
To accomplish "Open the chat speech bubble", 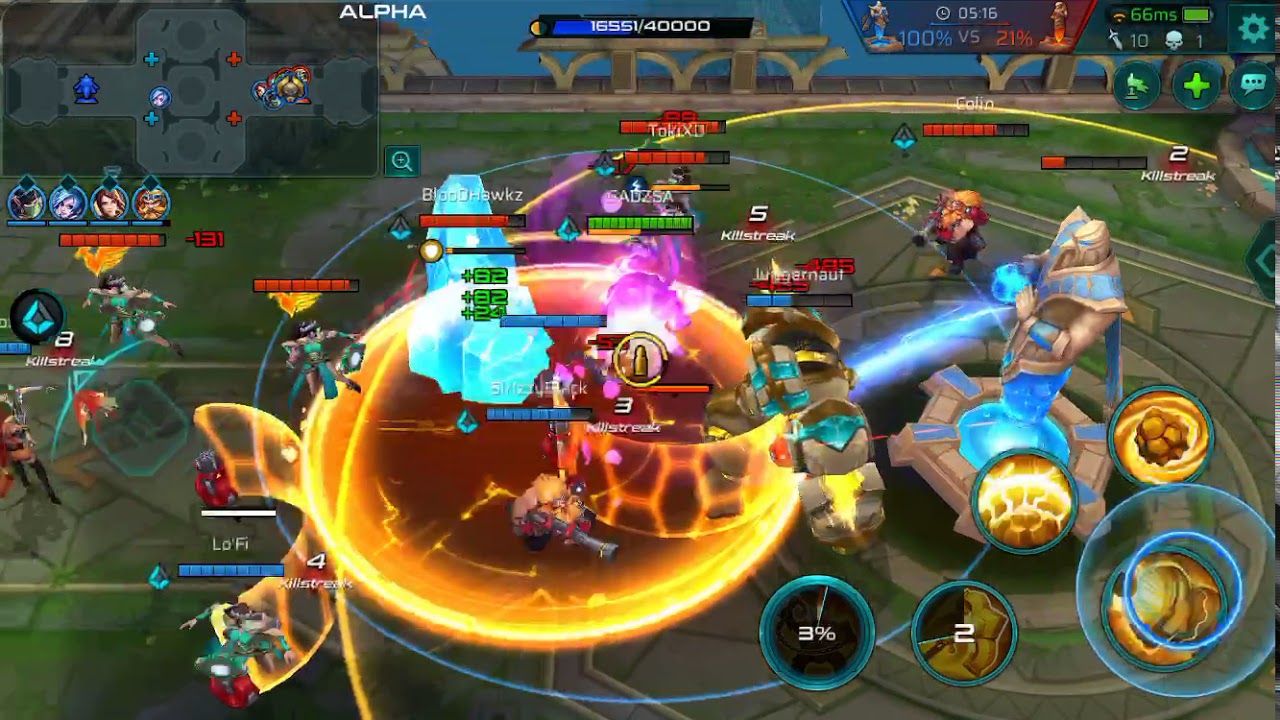I will [1253, 86].
